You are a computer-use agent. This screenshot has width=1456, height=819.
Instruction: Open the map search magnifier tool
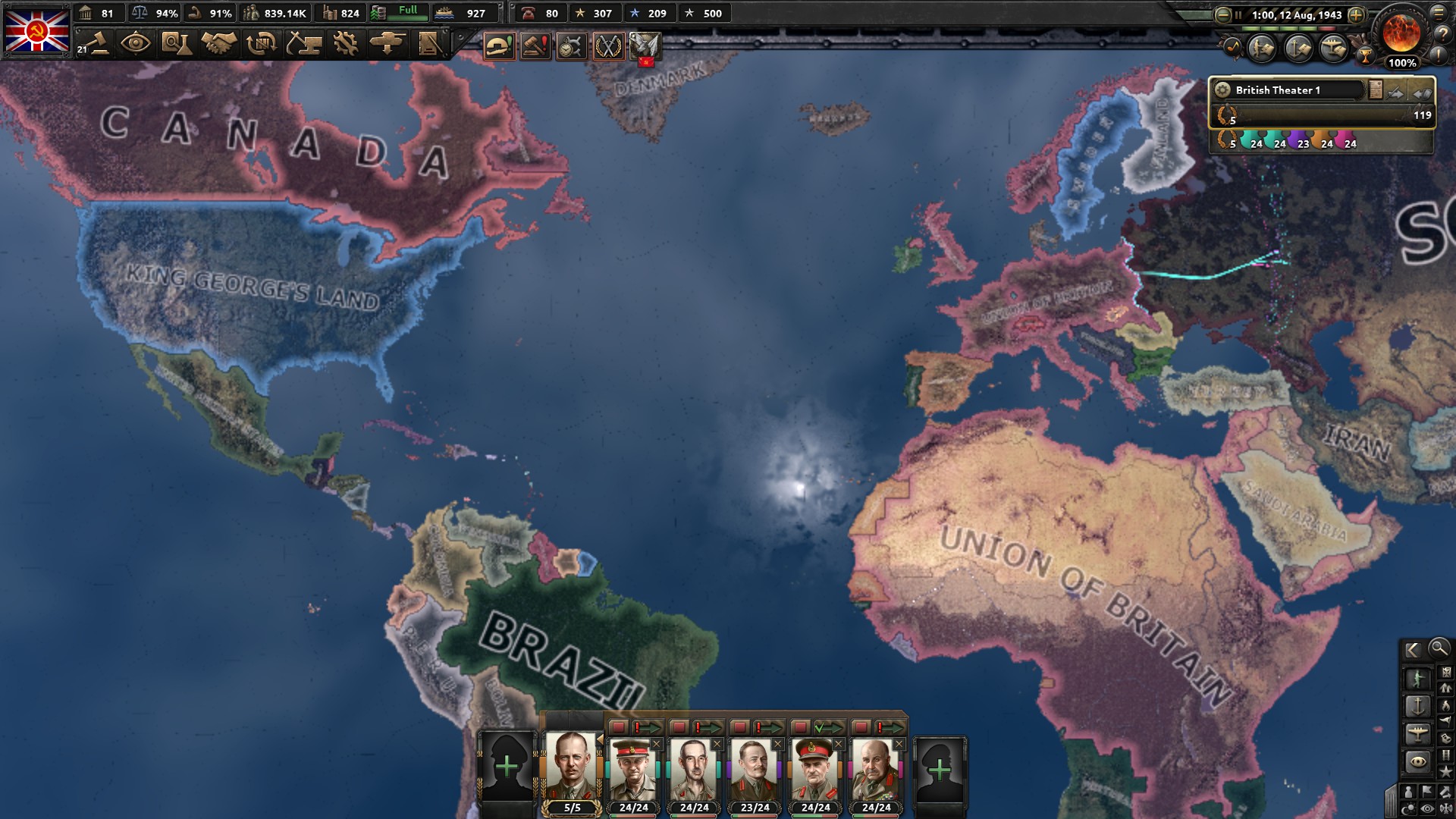(x=1438, y=650)
